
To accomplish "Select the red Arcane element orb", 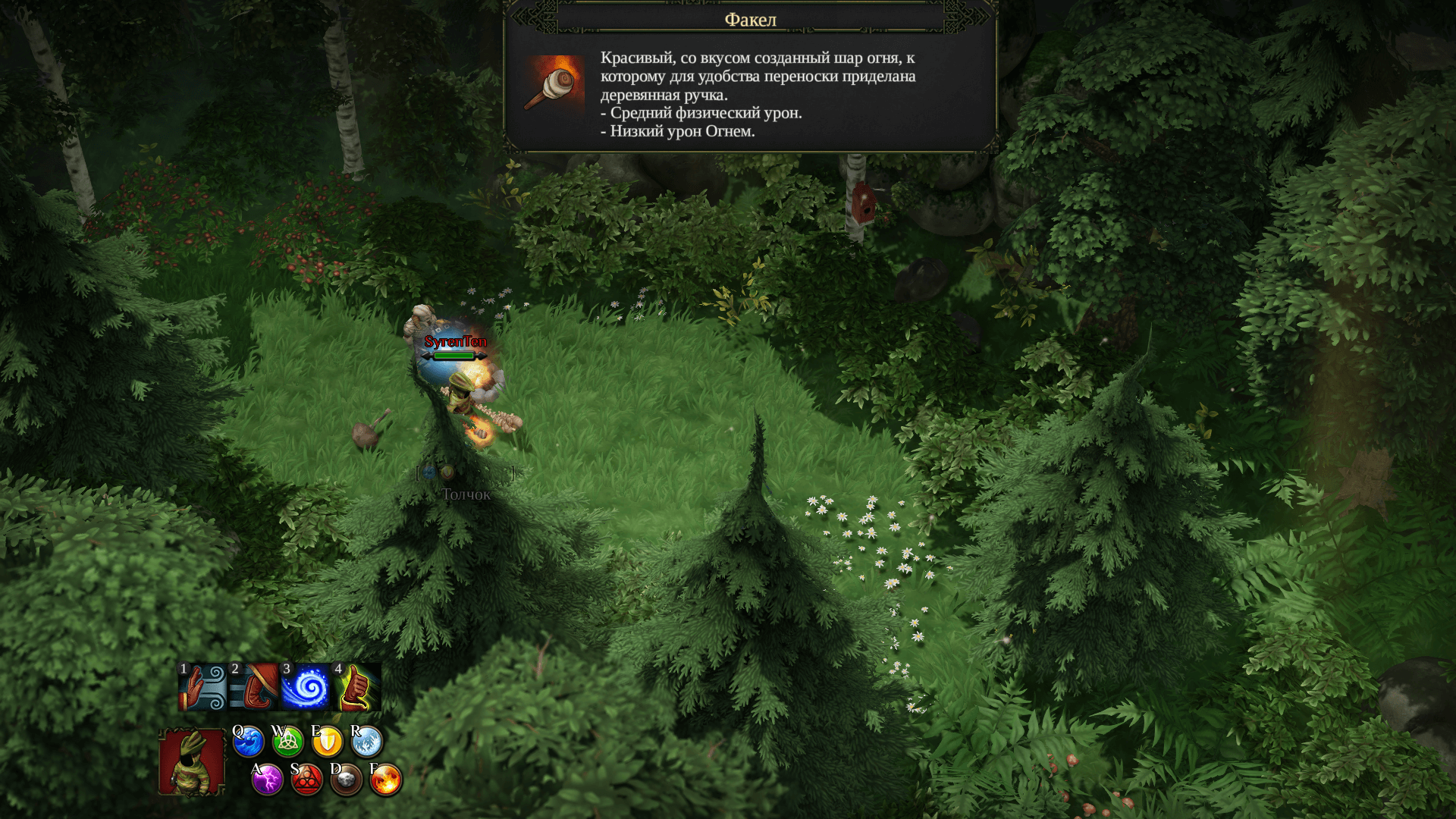I will 307,780.
